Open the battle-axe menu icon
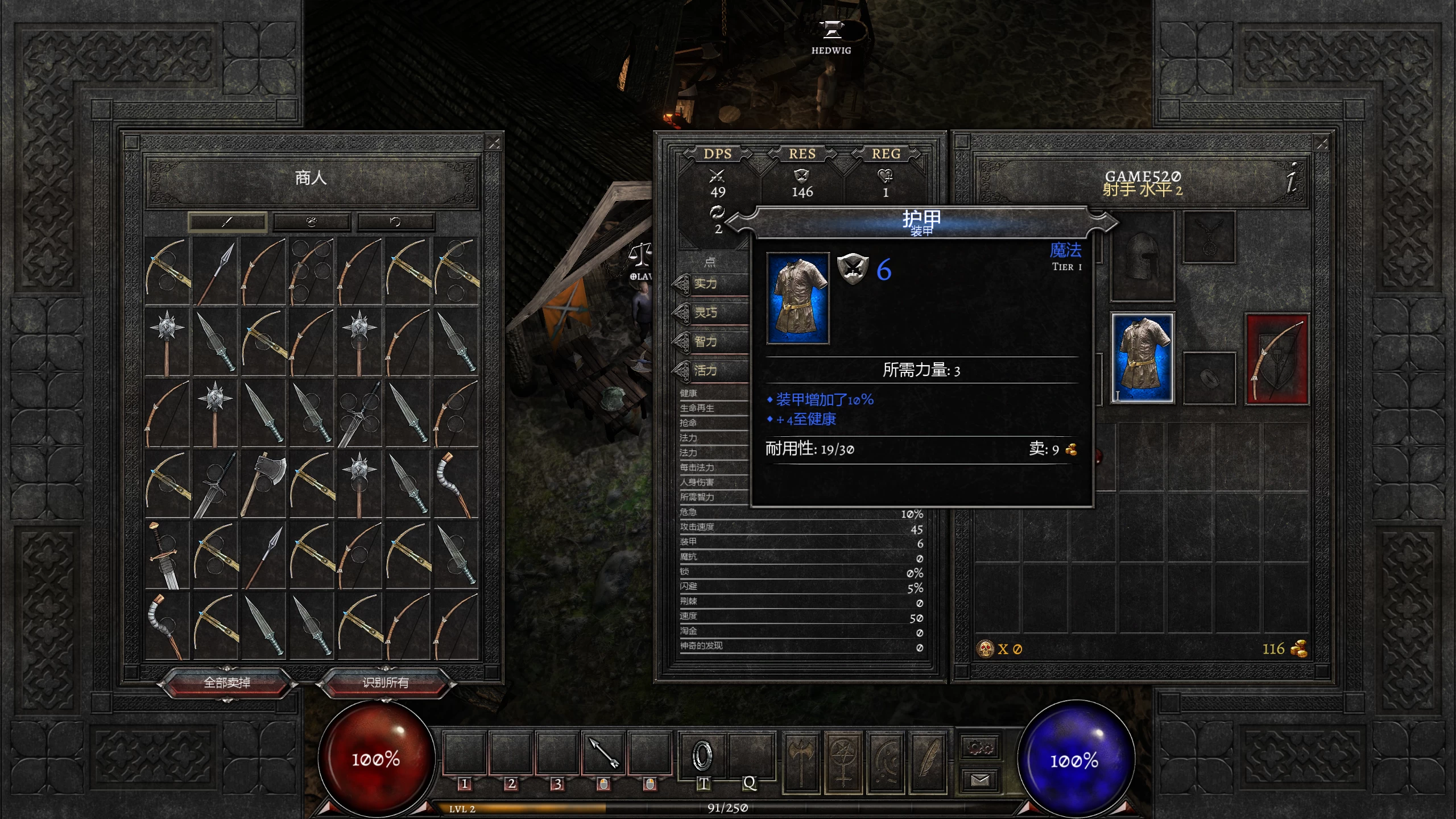The width and height of the screenshot is (1456, 819). [801, 762]
